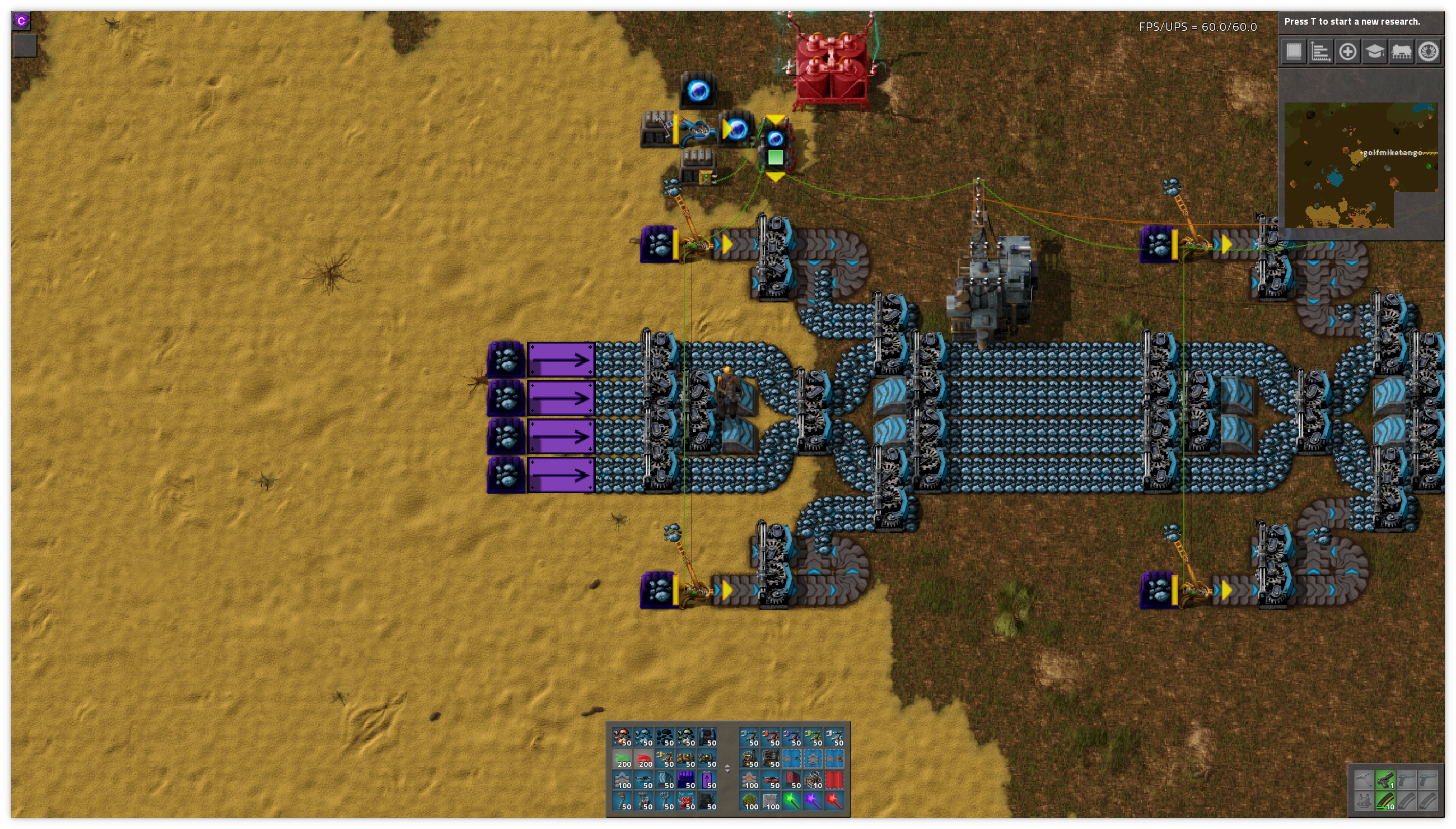This screenshot has height=829, width=1456.
Task: Select the equipped pistol weapon slot
Action: click(x=1385, y=780)
